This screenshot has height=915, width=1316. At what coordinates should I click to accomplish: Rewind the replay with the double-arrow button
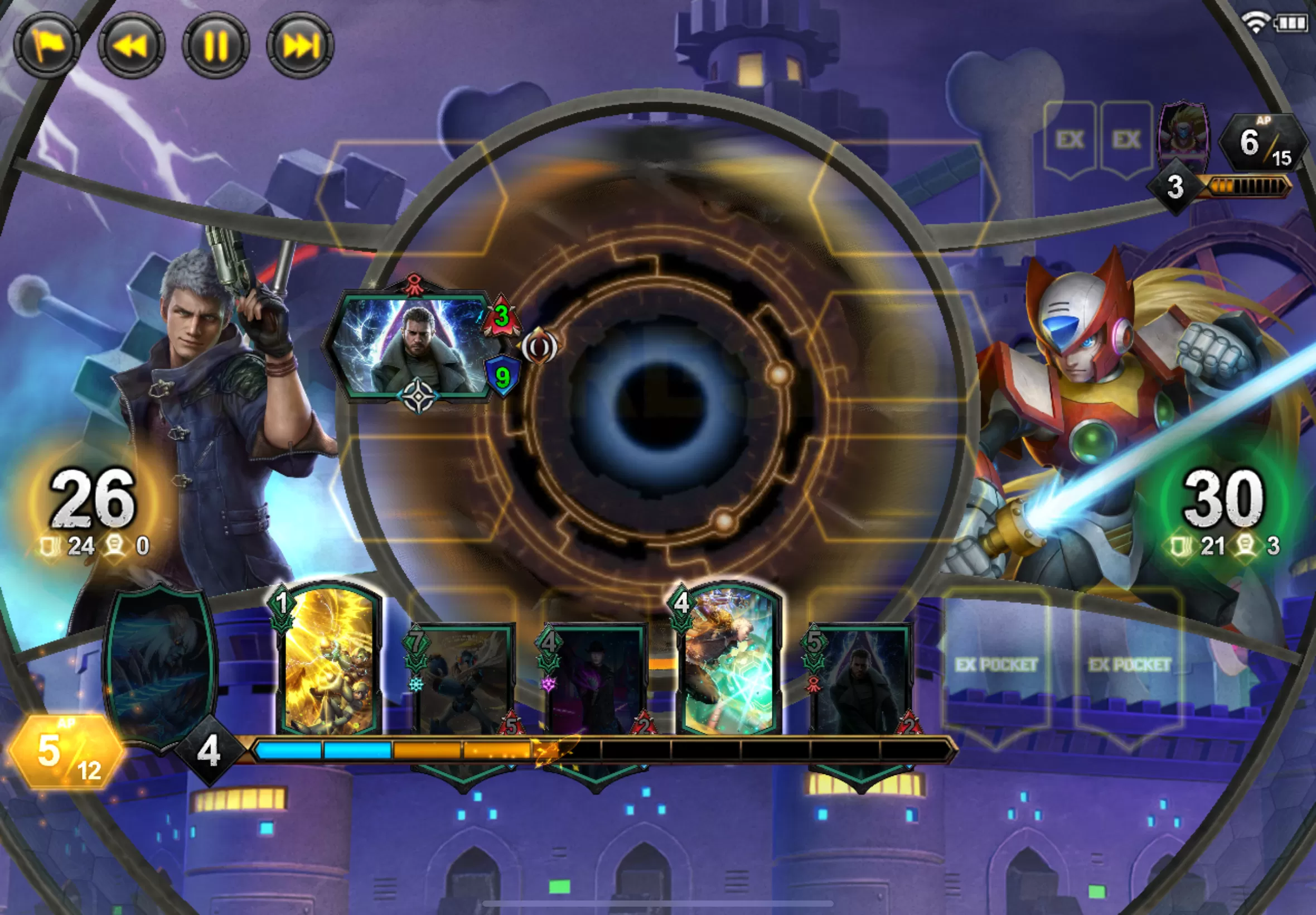coord(132,45)
